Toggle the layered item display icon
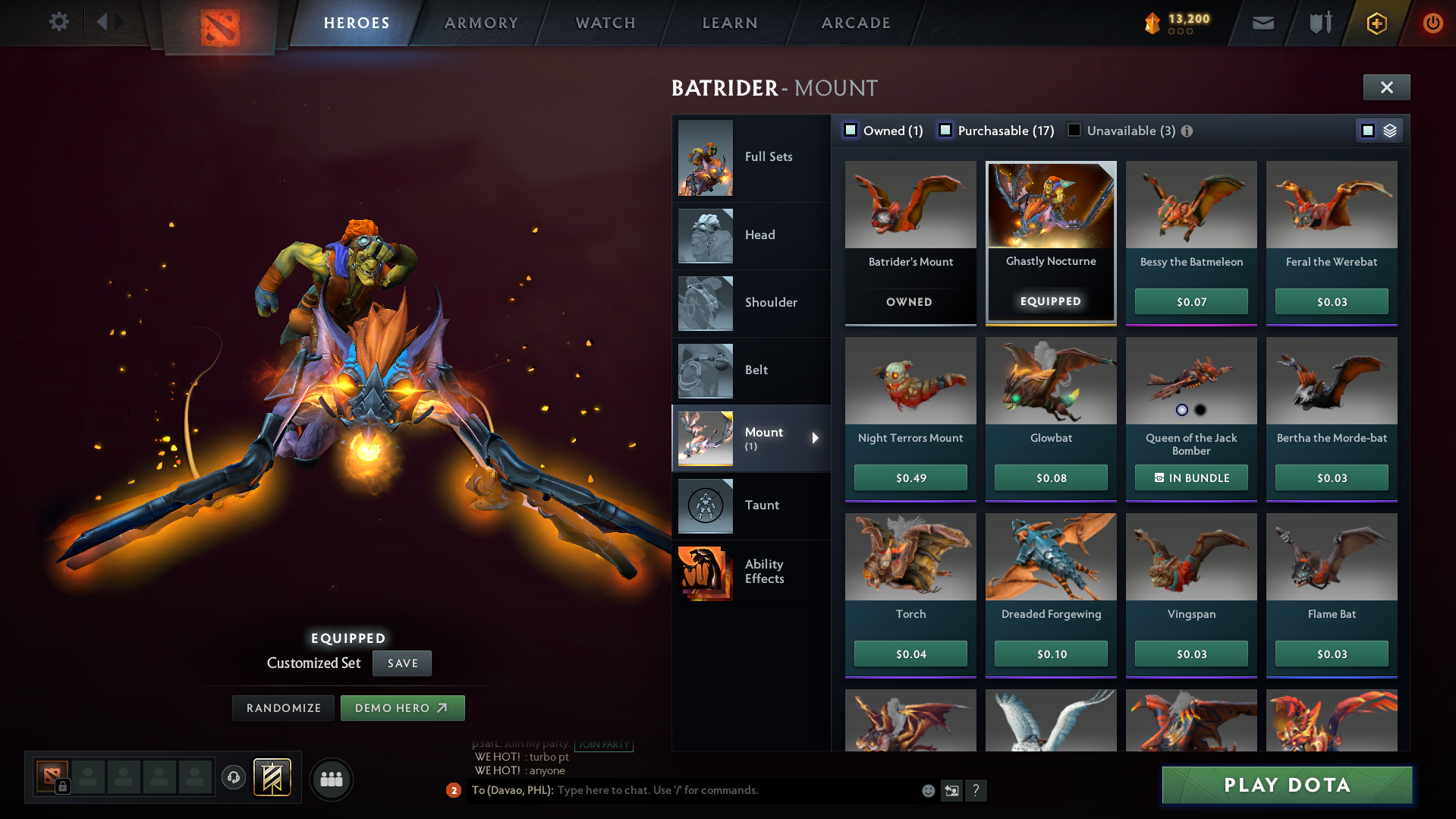This screenshot has width=1456, height=819. point(1389,130)
